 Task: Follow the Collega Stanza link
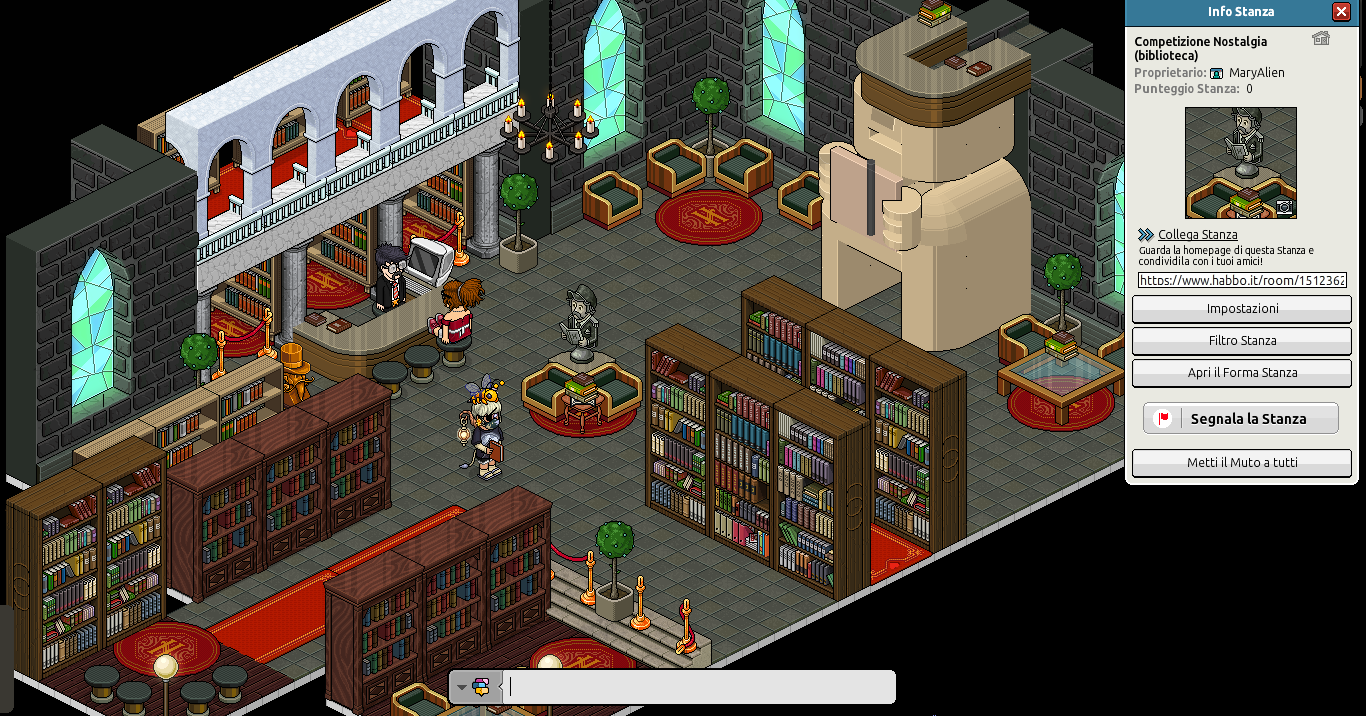click(x=1198, y=235)
